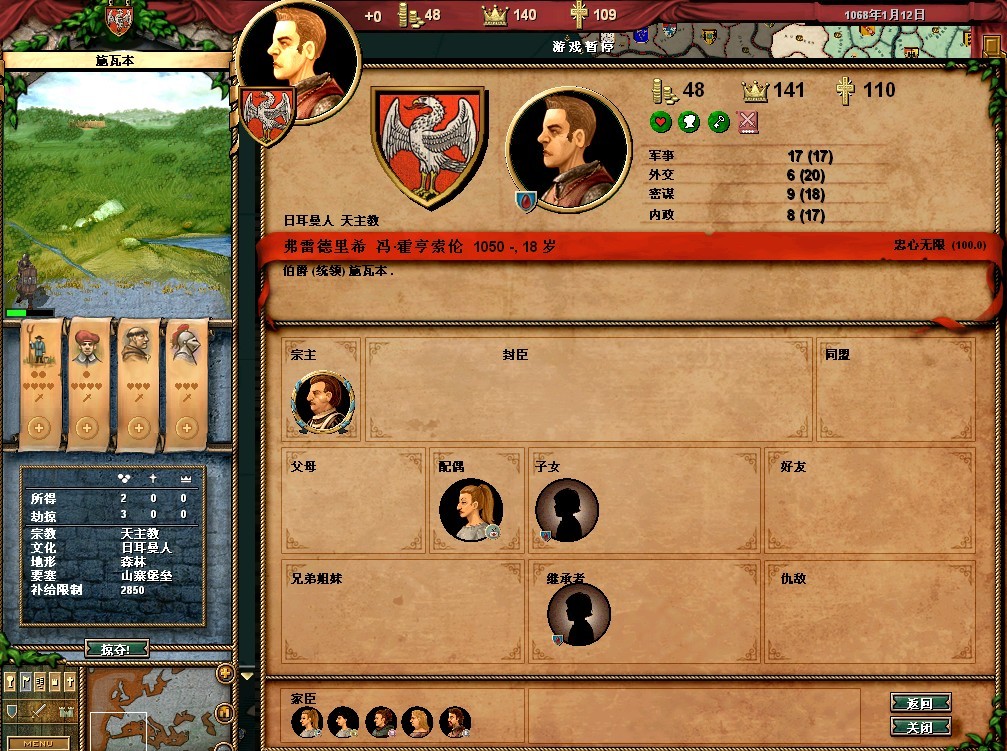This screenshot has width=1007, height=751.
Task: Click the first courtier portrait under 家臣
Action: (306, 721)
